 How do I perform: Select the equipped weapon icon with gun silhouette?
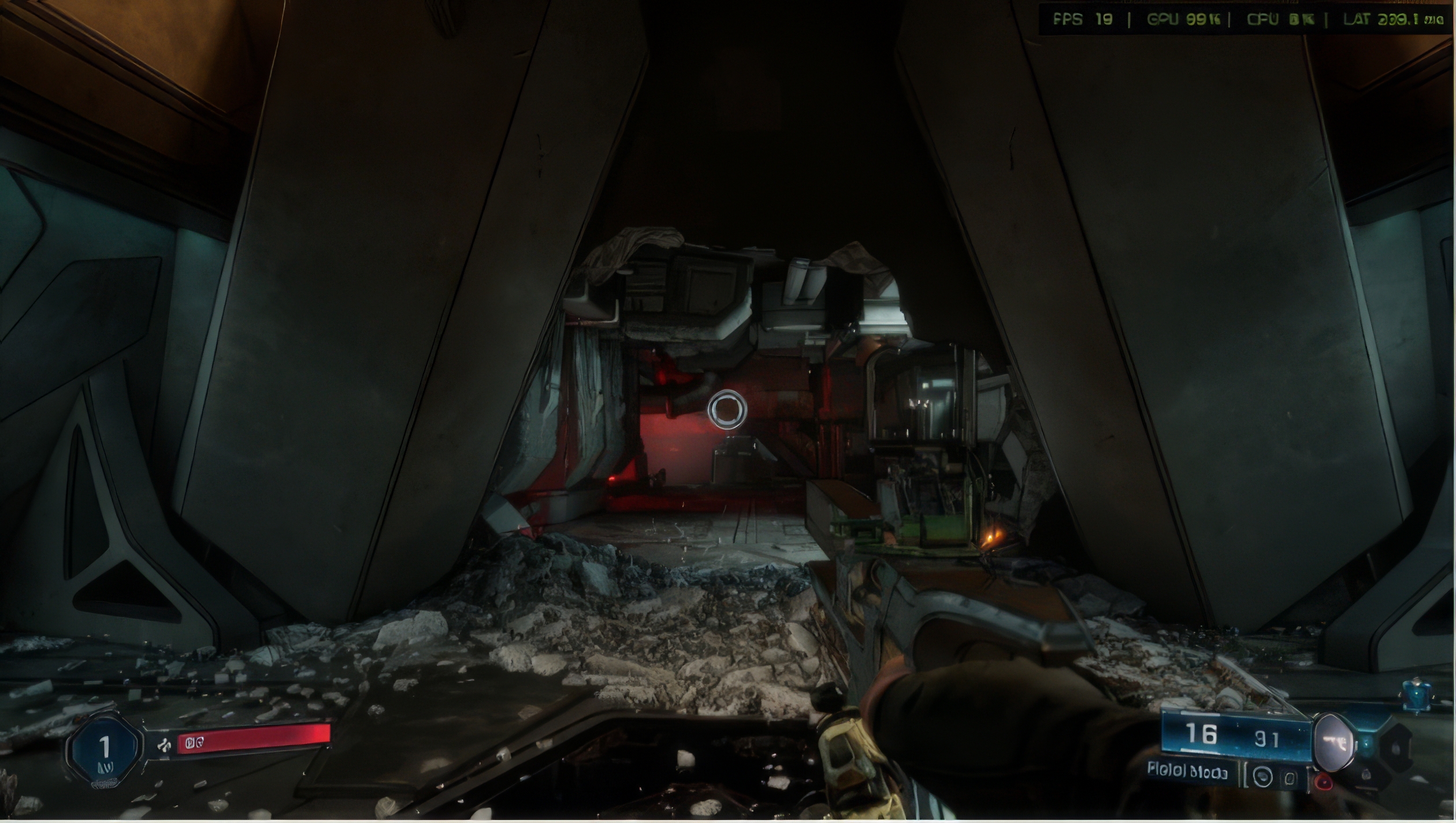click(x=1334, y=742)
